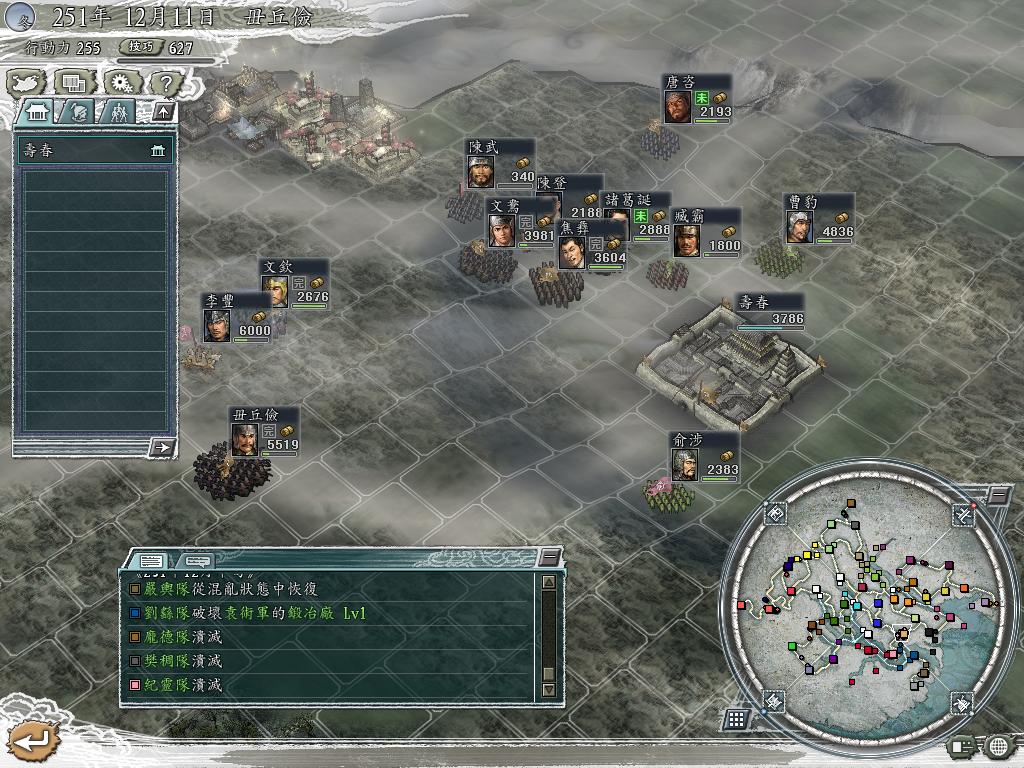
Task: Open the gear settings menu
Action: point(120,83)
